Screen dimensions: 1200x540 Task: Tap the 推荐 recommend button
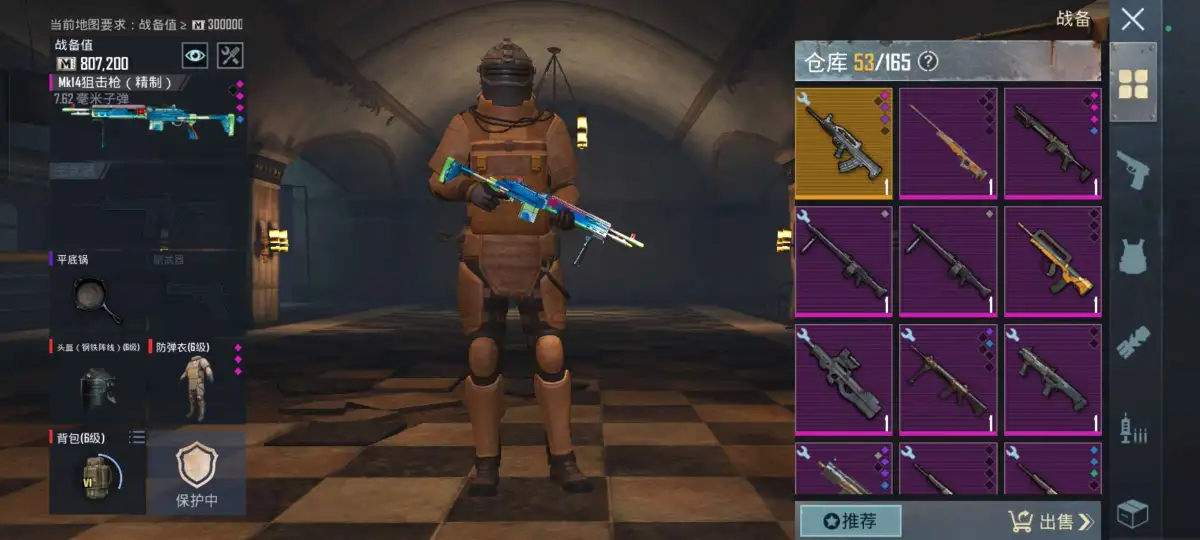[x=850, y=521]
